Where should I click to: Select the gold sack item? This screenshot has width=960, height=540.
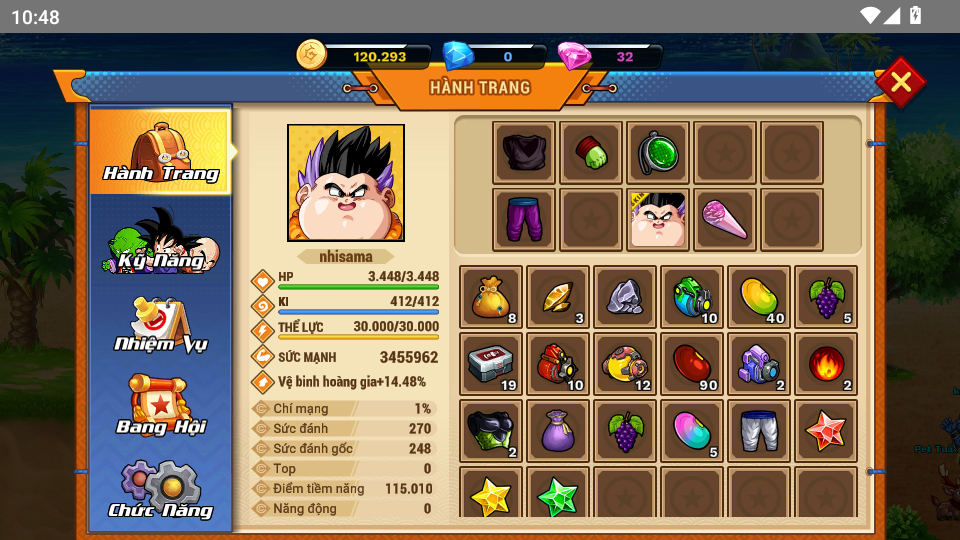point(491,297)
